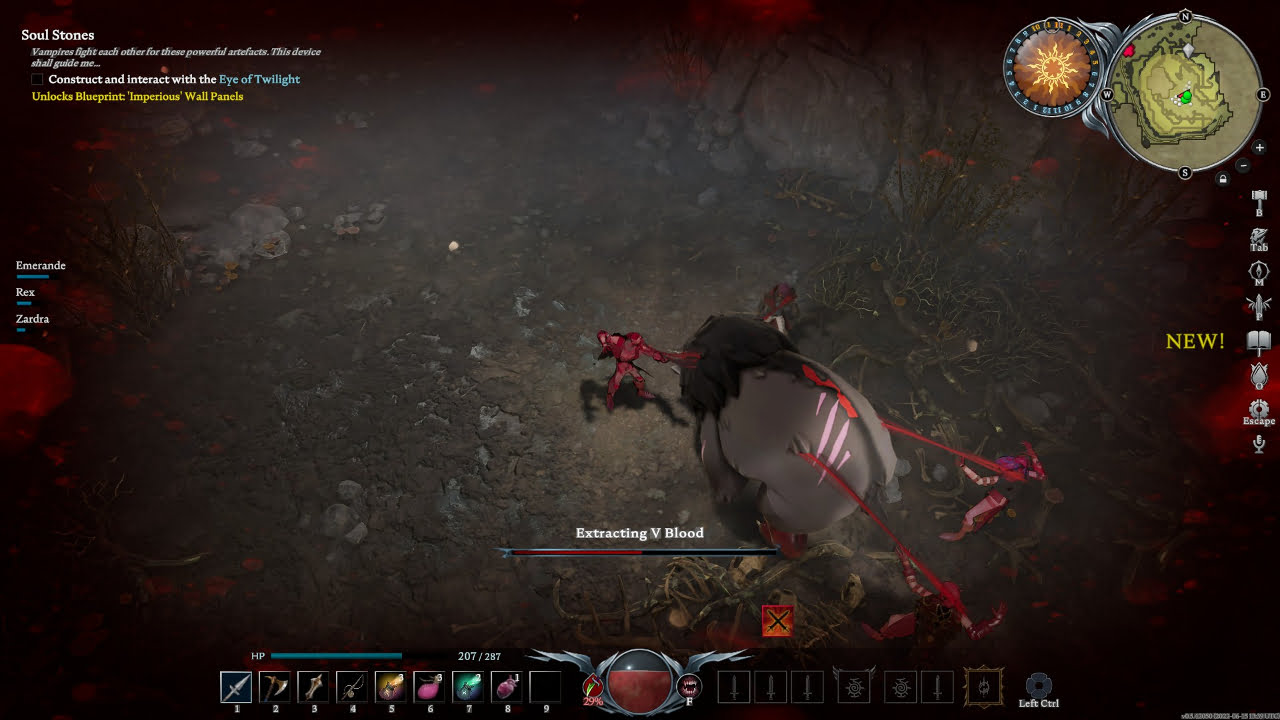Use the pink pouch item in slot 6
The height and width of the screenshot is (720, 1280).
click(x=429, y=687)
